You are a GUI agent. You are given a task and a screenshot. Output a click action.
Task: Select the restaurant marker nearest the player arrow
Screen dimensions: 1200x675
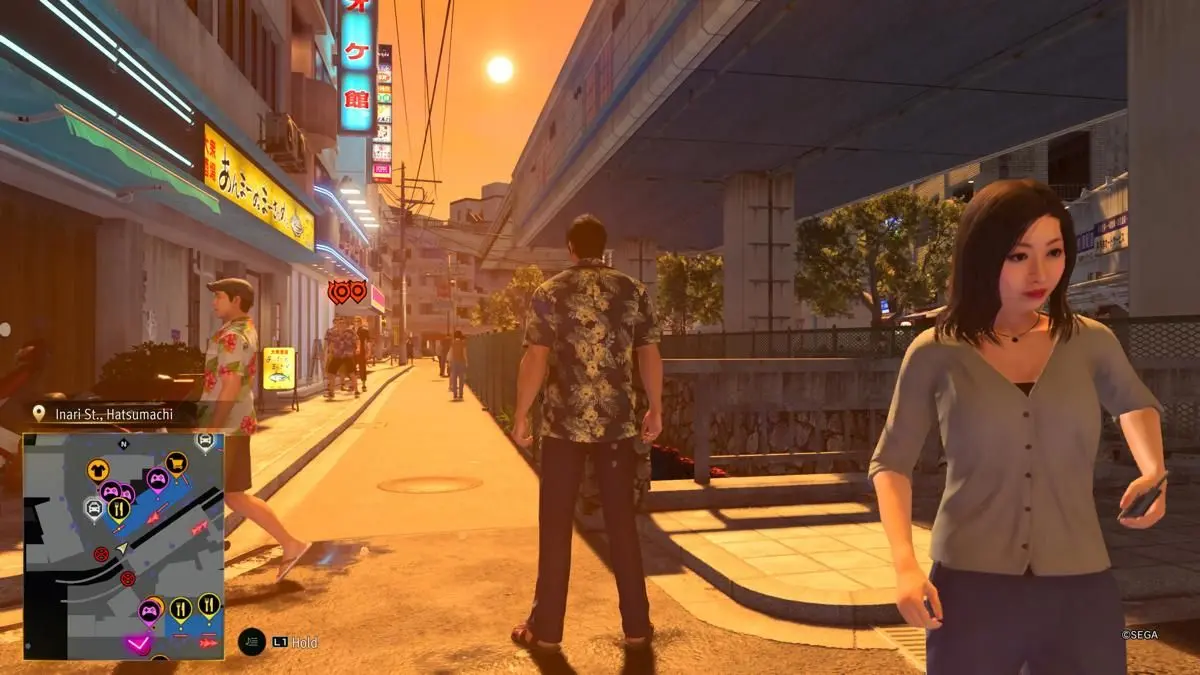click(x=119, y=509)
